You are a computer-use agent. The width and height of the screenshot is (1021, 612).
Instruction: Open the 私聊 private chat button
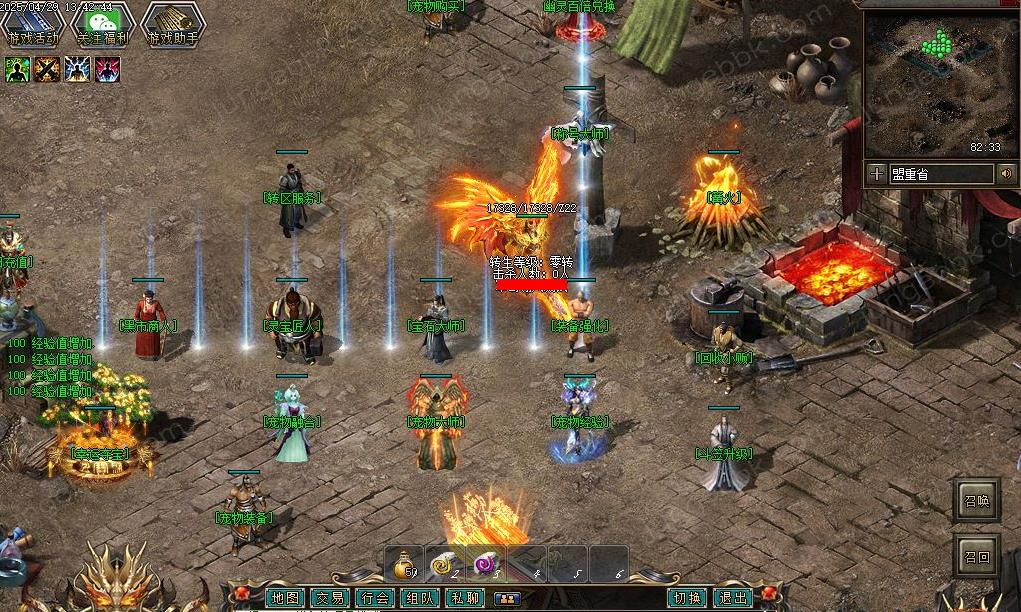464,598
